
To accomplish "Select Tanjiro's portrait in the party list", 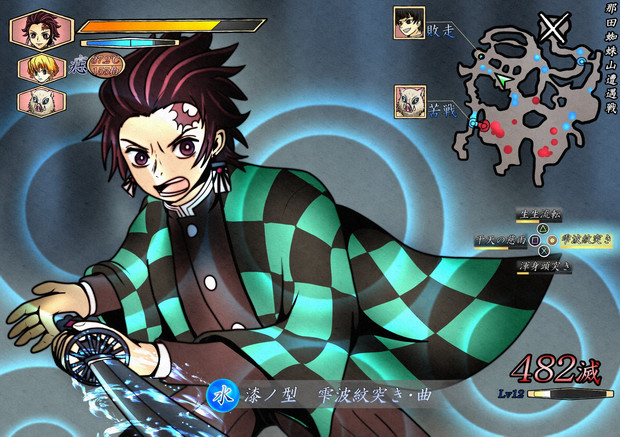I will coord(41,29).
